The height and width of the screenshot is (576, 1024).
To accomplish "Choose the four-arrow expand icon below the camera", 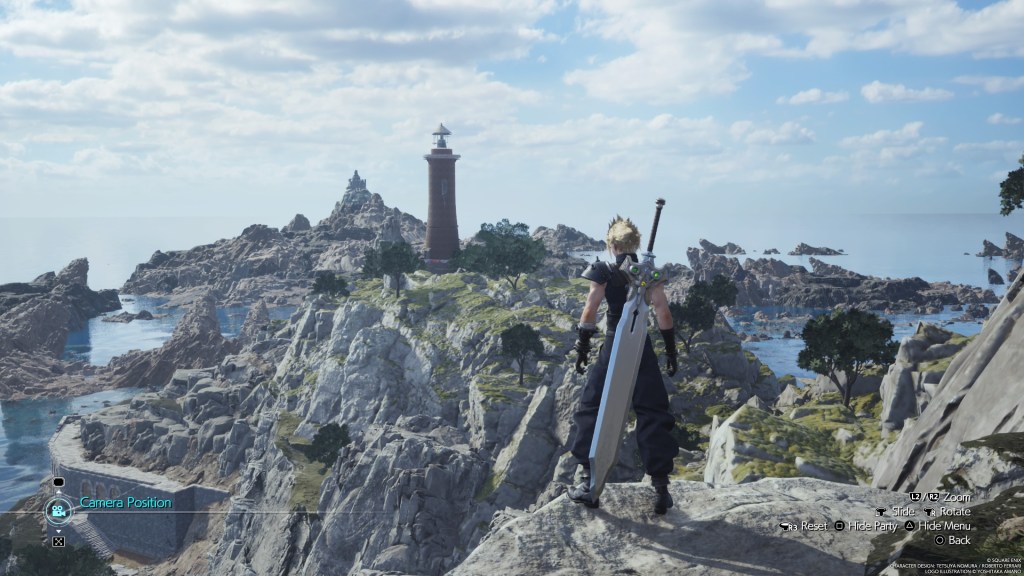I will coord(58,541).
